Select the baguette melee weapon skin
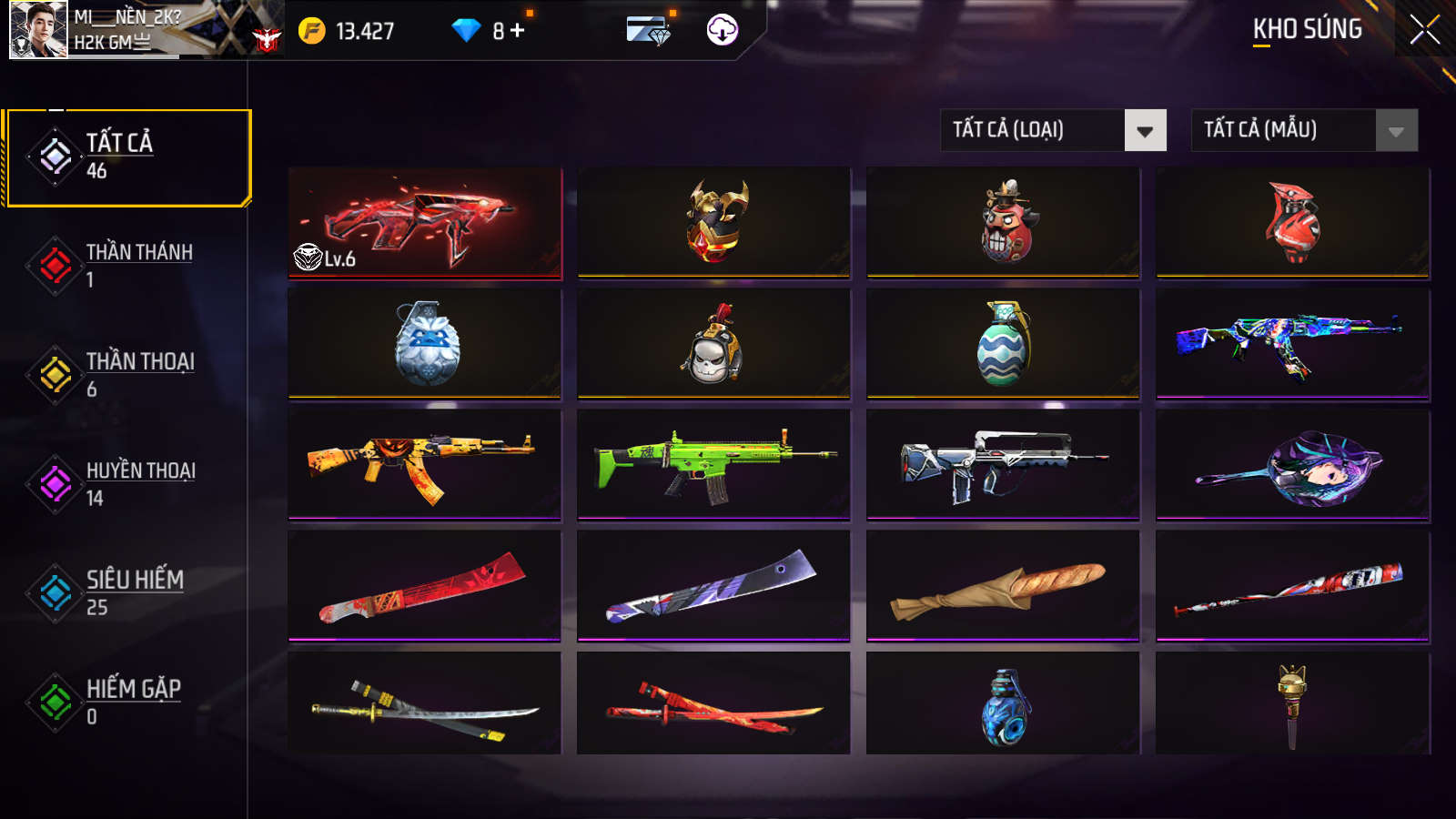 coord(1003,586)
